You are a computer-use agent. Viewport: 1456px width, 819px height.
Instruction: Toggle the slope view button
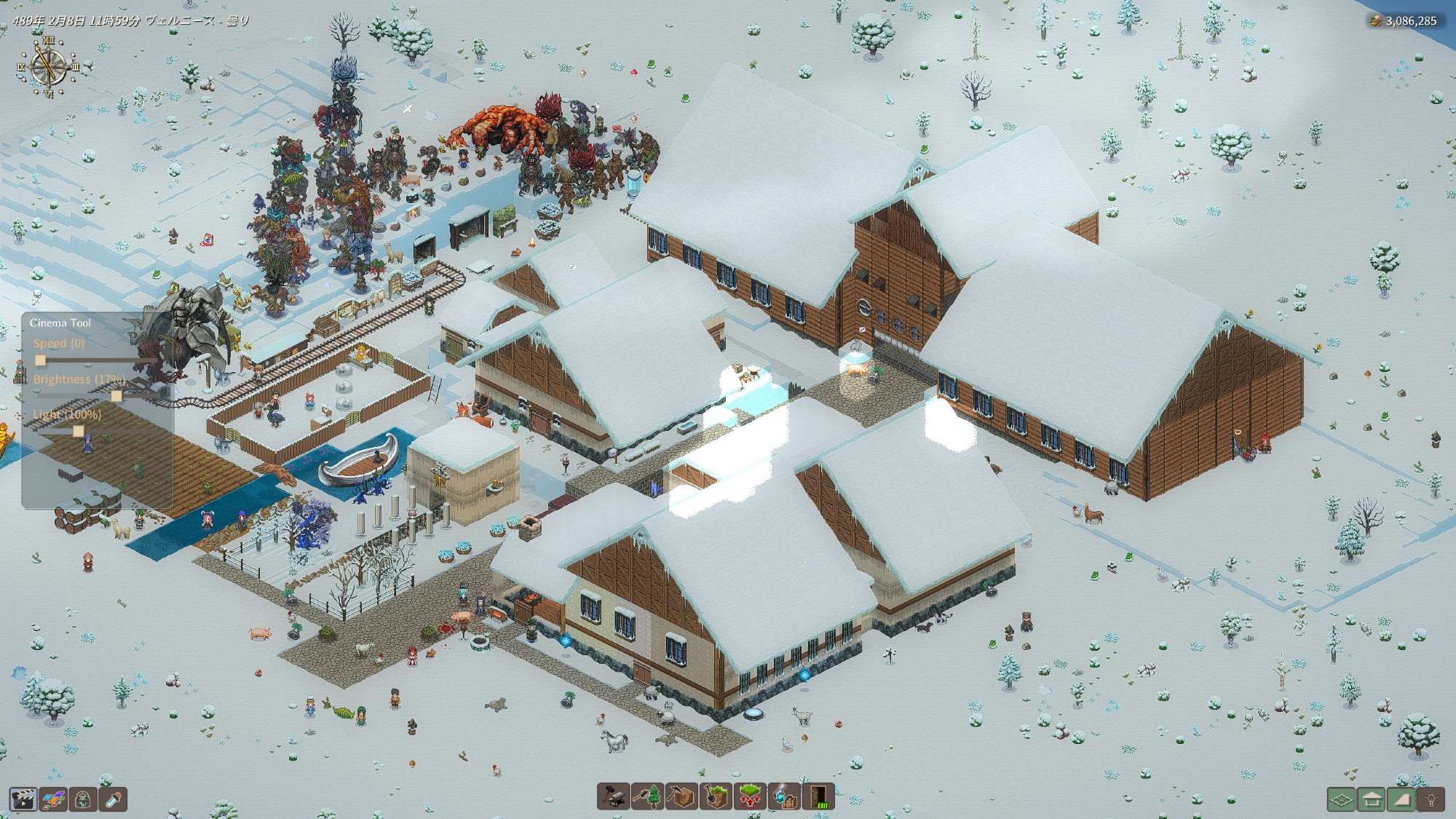[x=1401, y=800]
